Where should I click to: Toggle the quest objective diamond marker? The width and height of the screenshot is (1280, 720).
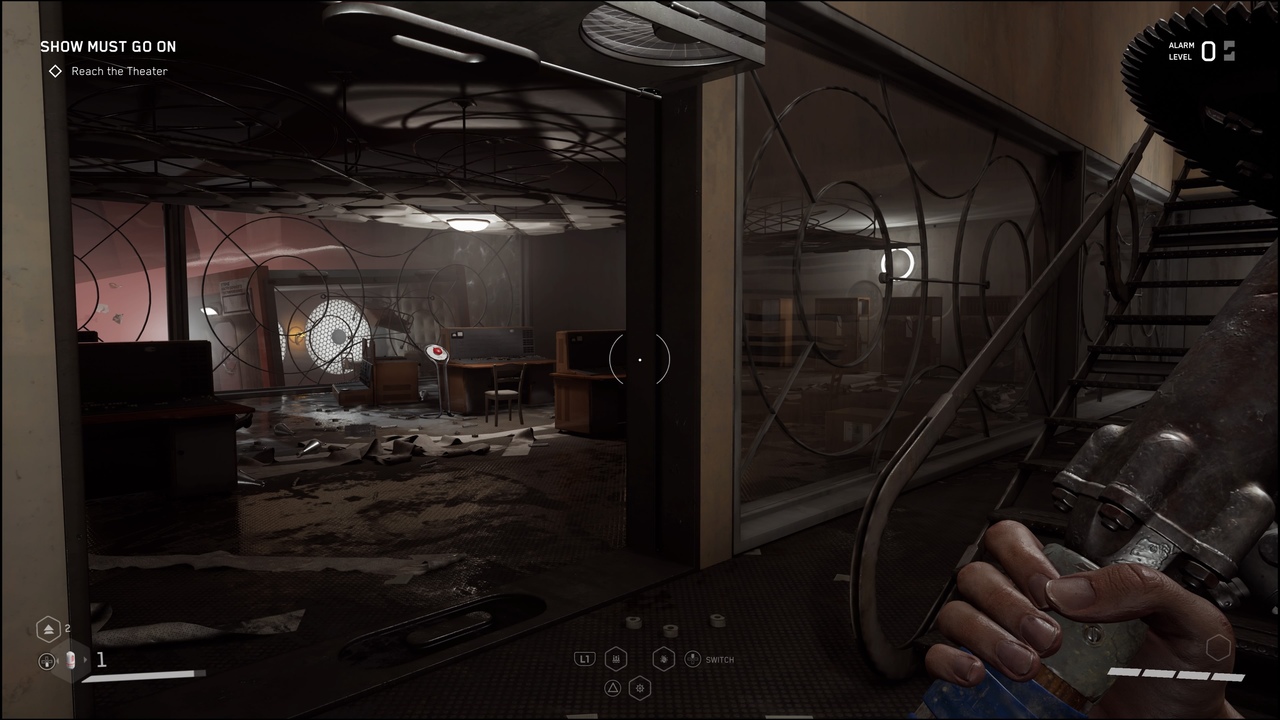[55, 71]
